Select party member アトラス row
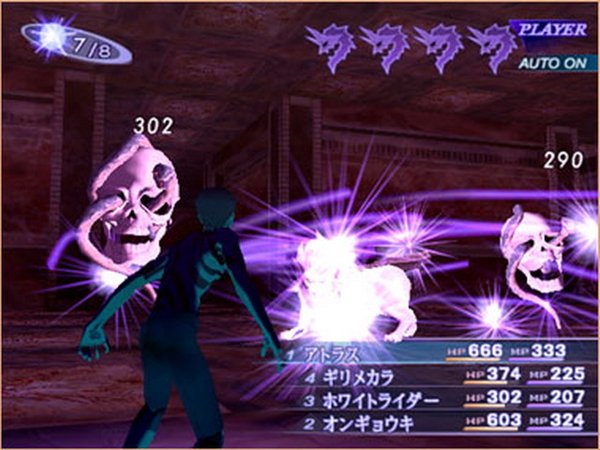 click(x=328, y=353)
